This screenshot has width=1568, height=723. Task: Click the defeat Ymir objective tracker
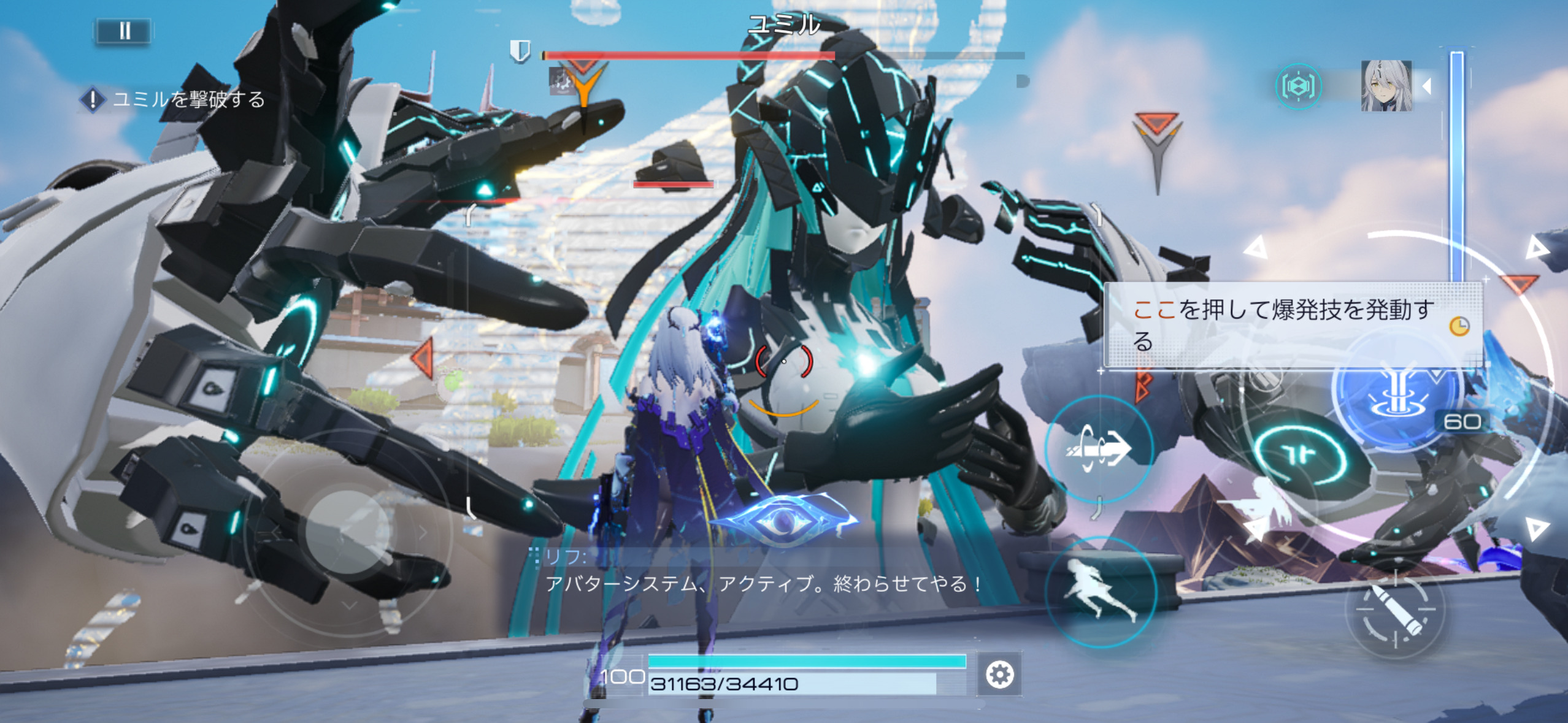coord(174,99)
